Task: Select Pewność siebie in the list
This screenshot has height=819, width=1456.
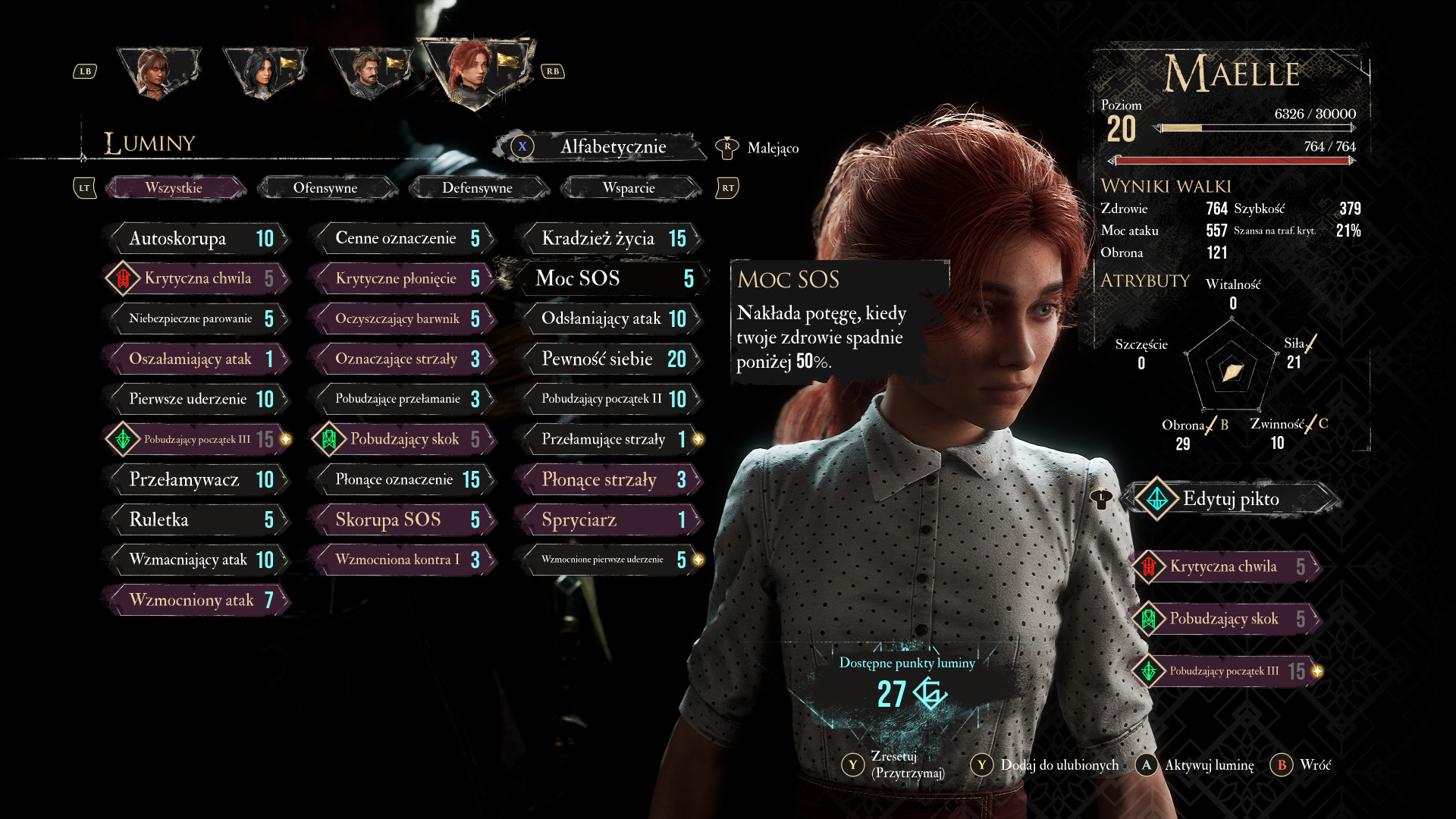Action: 610,359
